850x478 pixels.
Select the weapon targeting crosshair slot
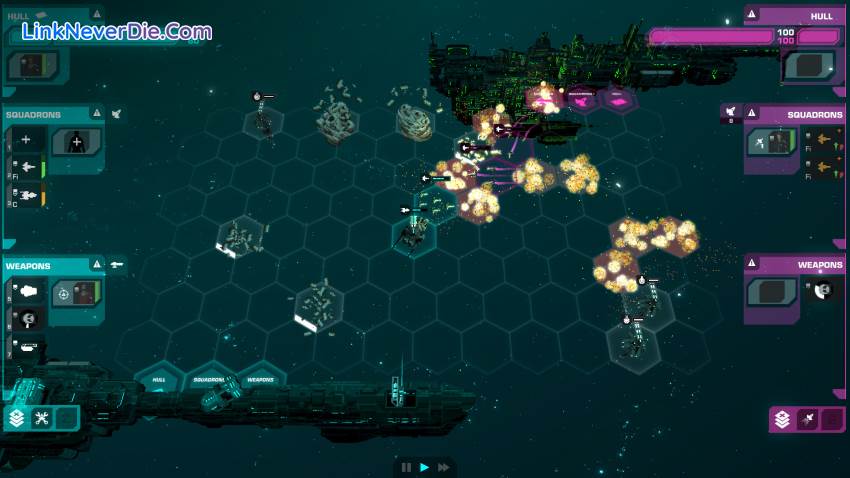point(64,293)
